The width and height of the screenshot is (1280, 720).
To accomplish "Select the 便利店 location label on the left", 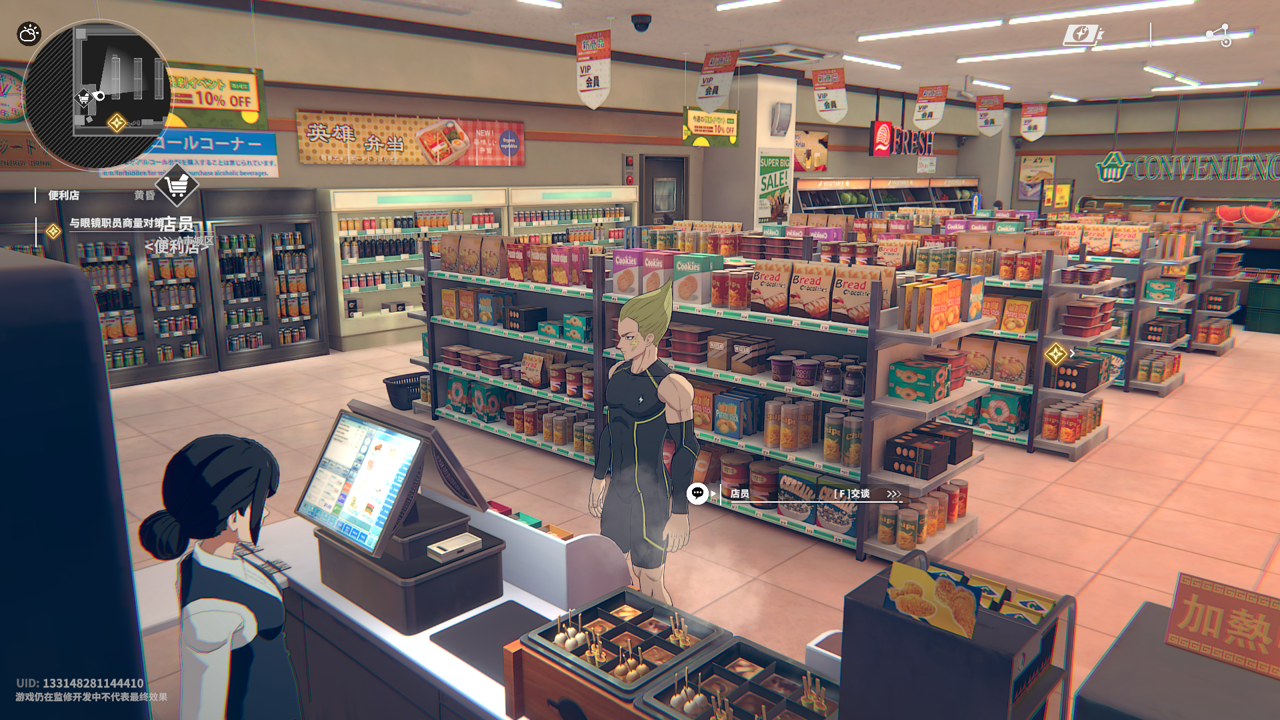I will click(63, 195).
